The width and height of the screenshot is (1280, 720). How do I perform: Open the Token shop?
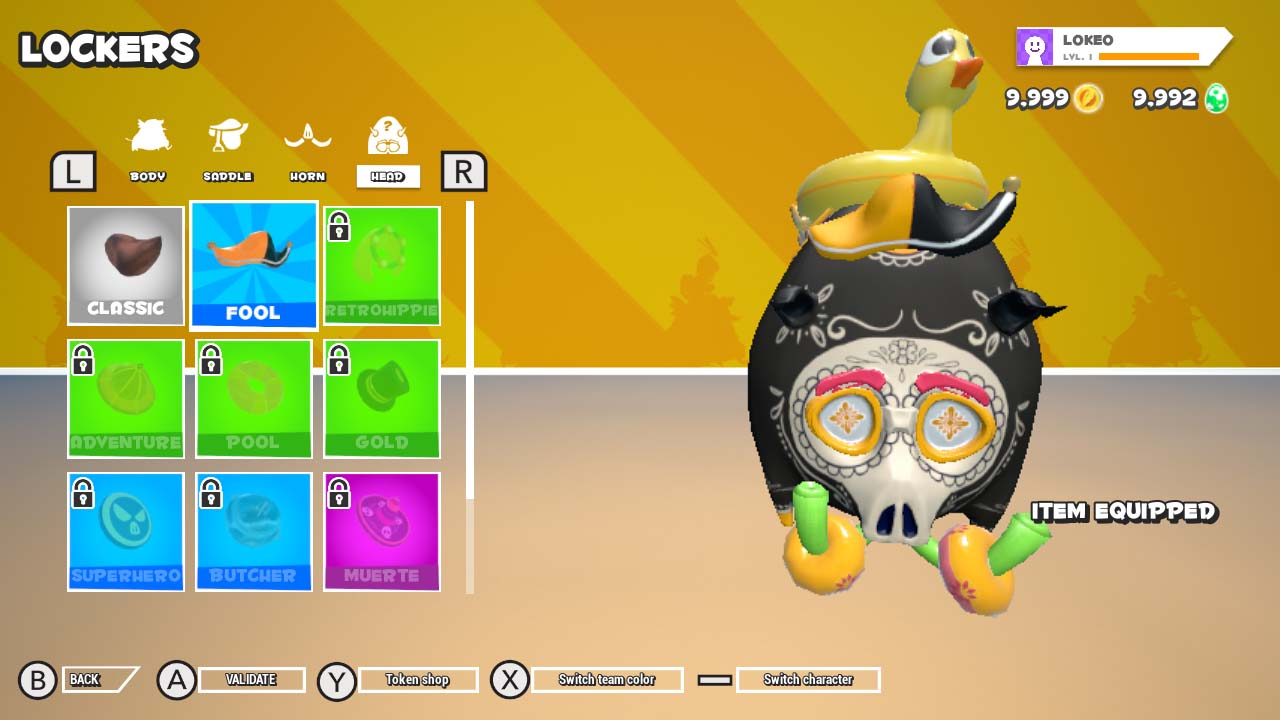(x=417, y=680)
